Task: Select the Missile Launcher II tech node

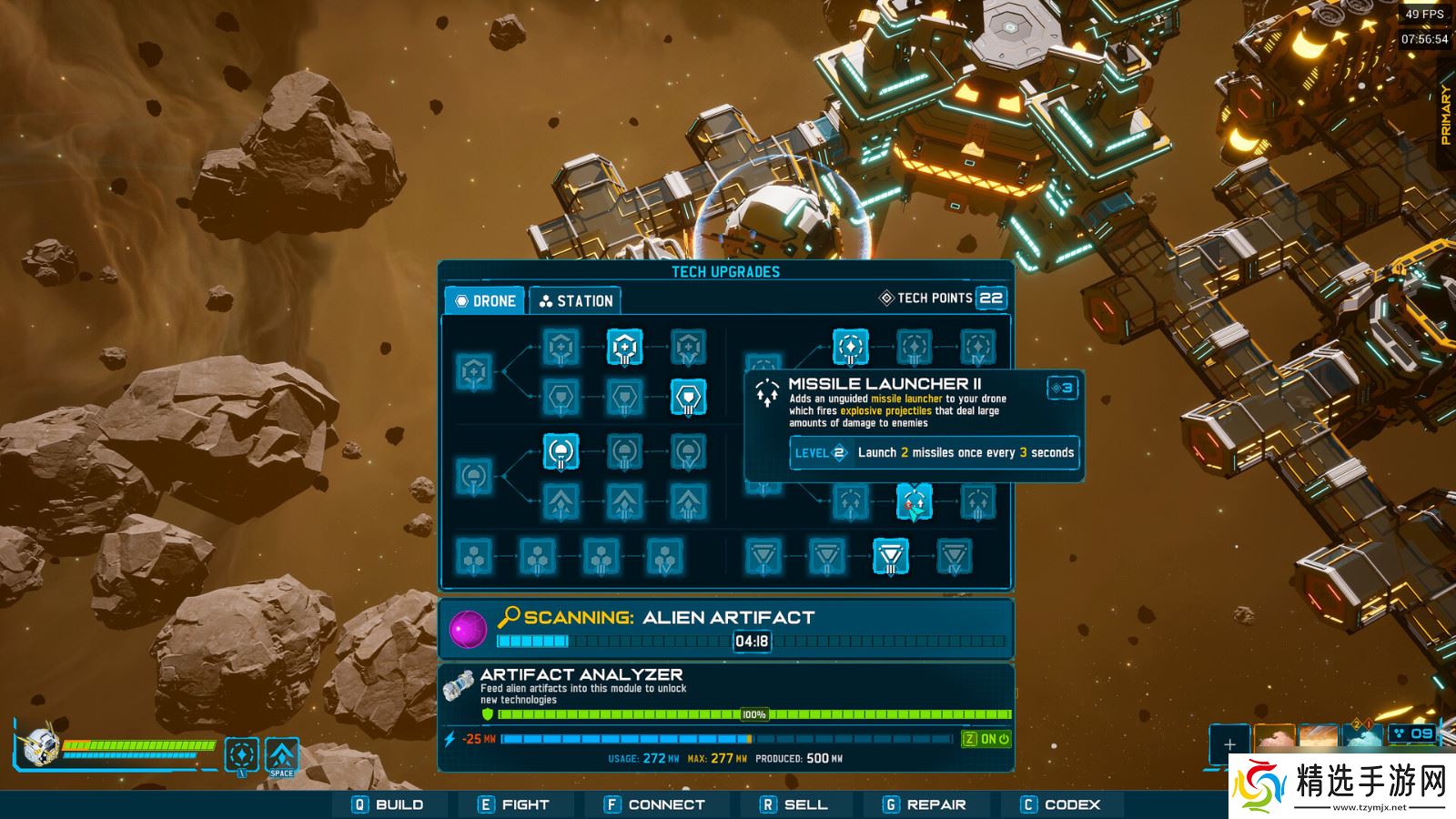Action: pos(915,500)
